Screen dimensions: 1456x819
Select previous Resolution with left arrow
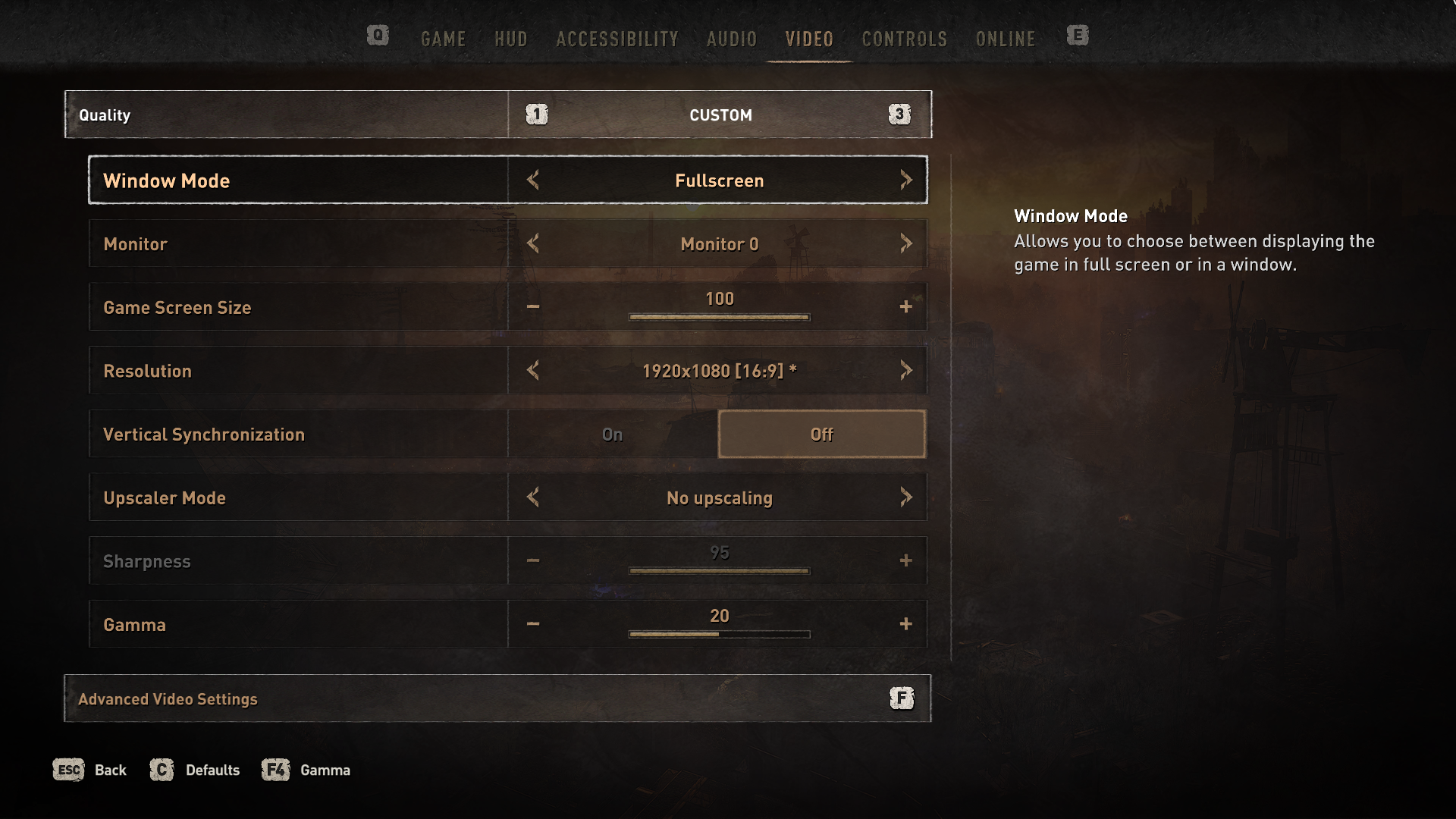(533, 371)
